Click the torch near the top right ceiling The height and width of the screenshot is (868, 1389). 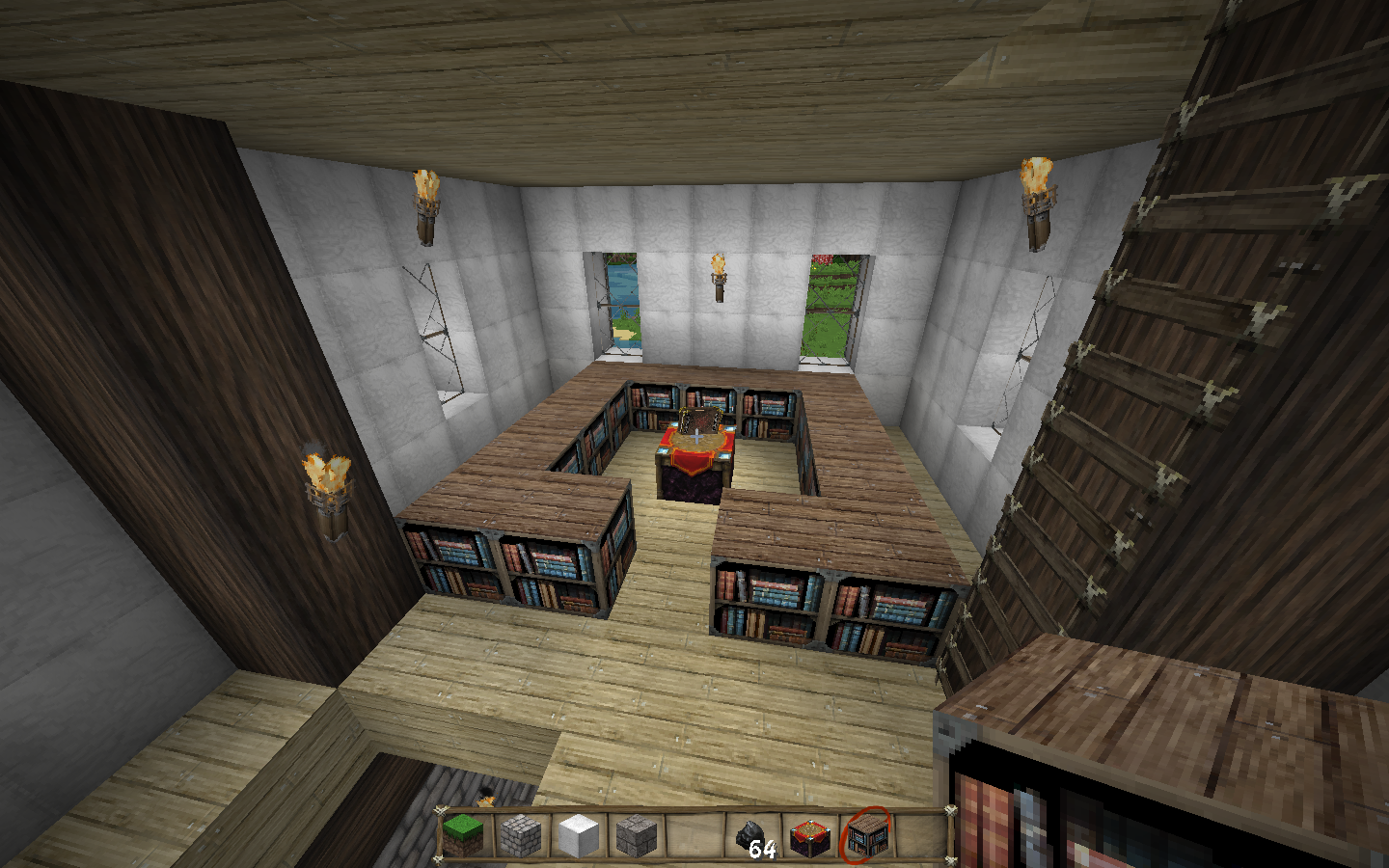1037,193
